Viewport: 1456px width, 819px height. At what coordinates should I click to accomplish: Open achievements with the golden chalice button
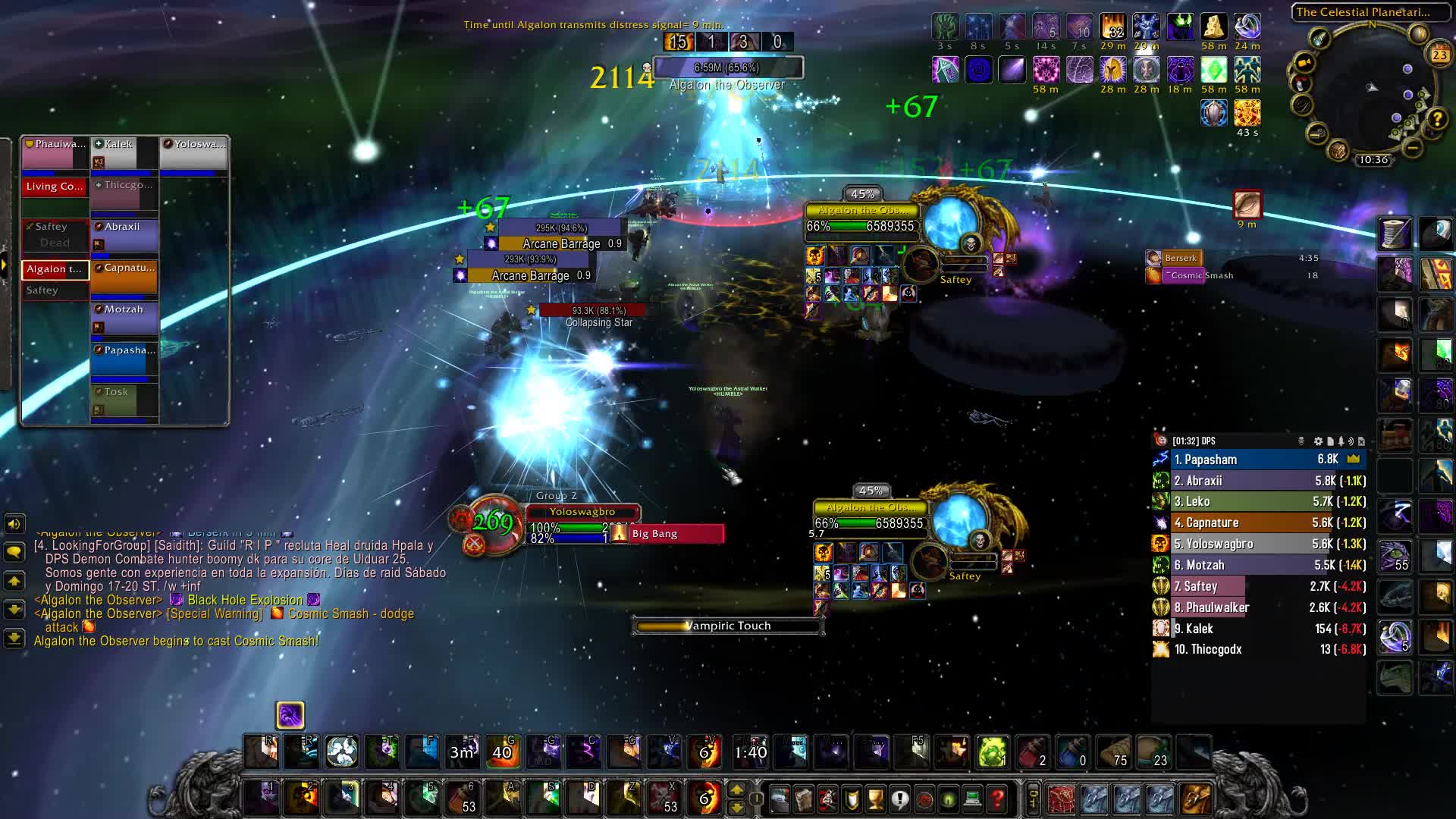(x=875, y=799)
